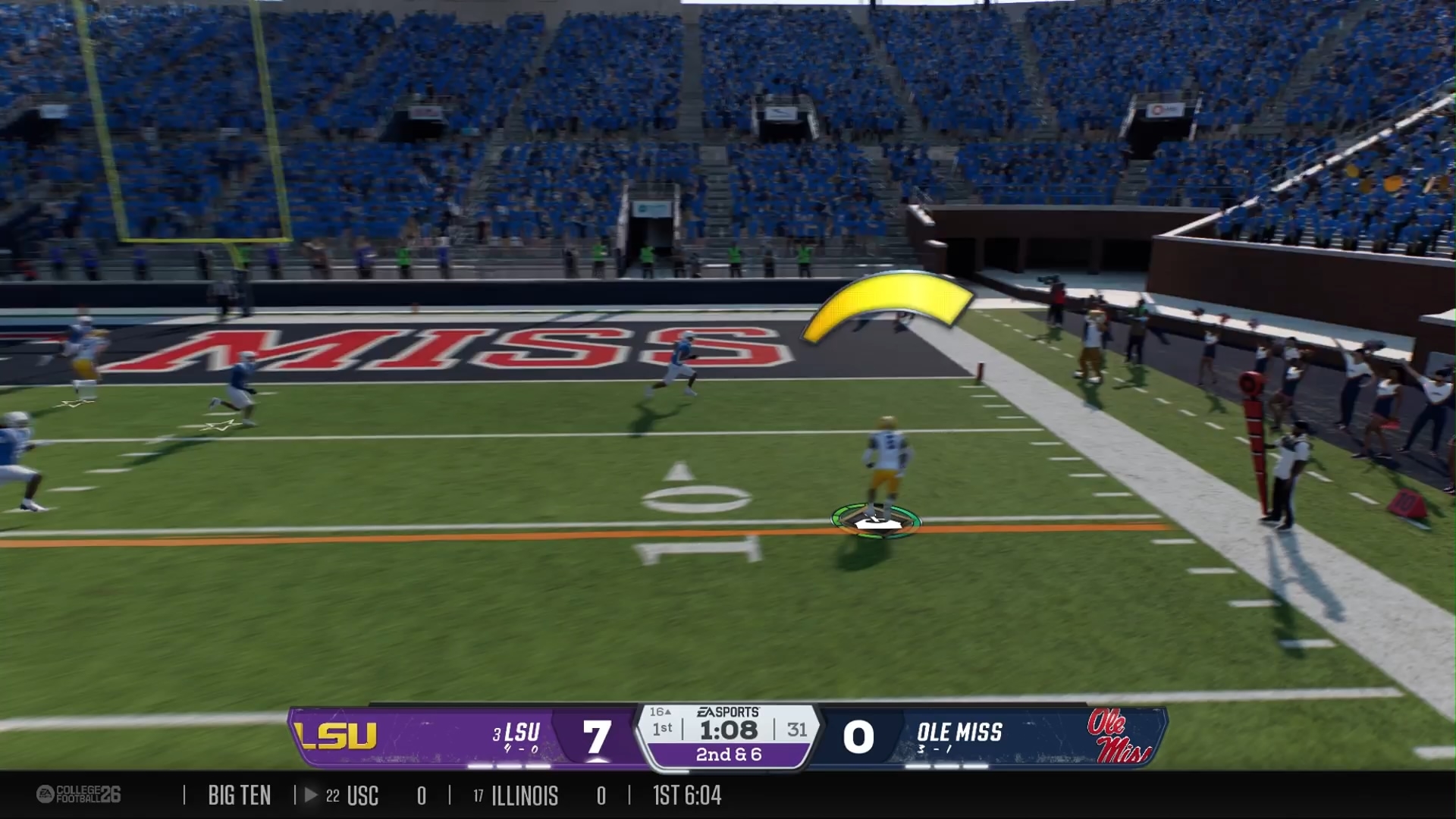Select the EA Sports logo above the clock
Screen dimensions: 1456x819
[728, 712]
